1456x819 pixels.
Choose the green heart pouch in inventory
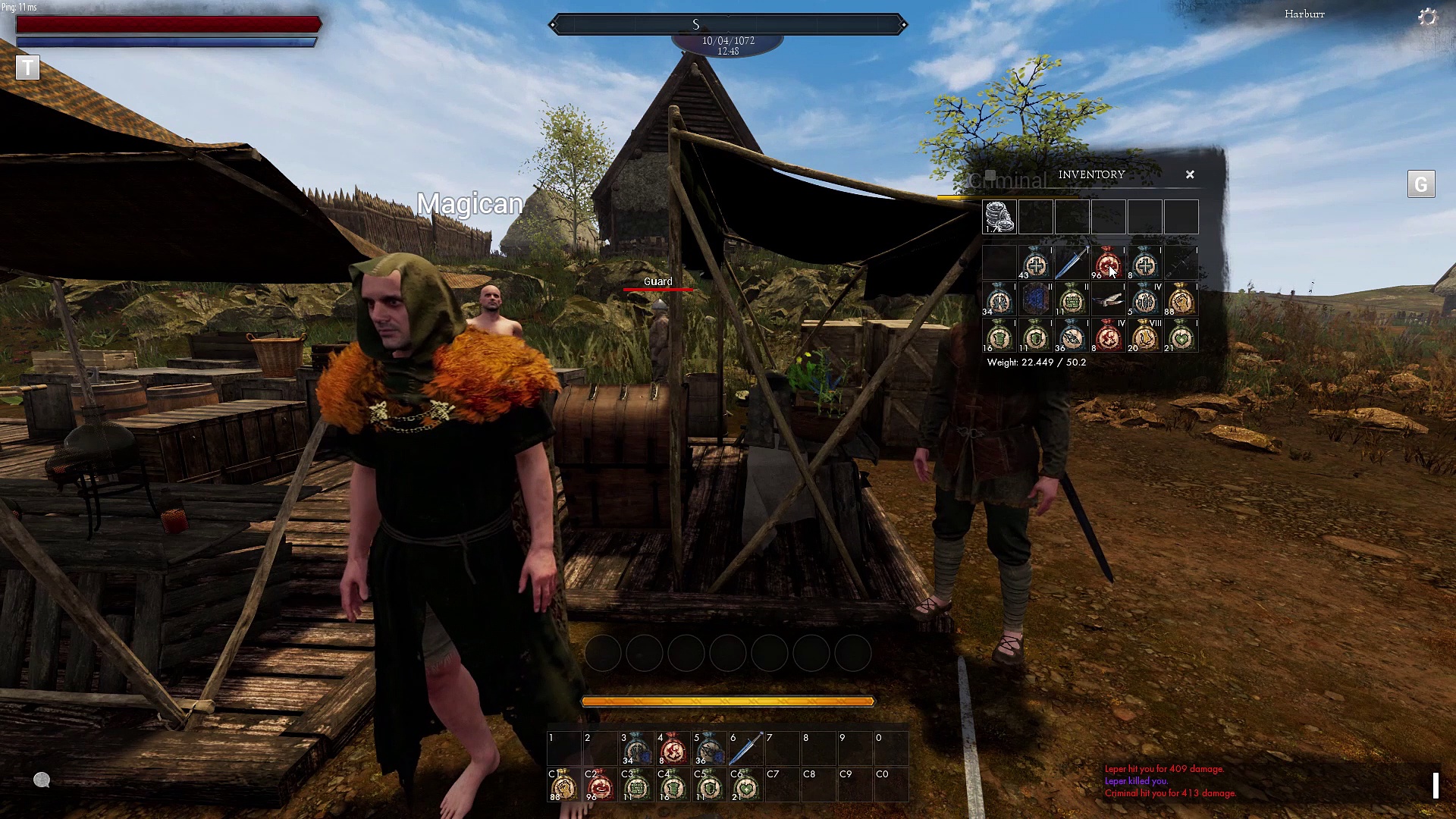[1181, 336]
